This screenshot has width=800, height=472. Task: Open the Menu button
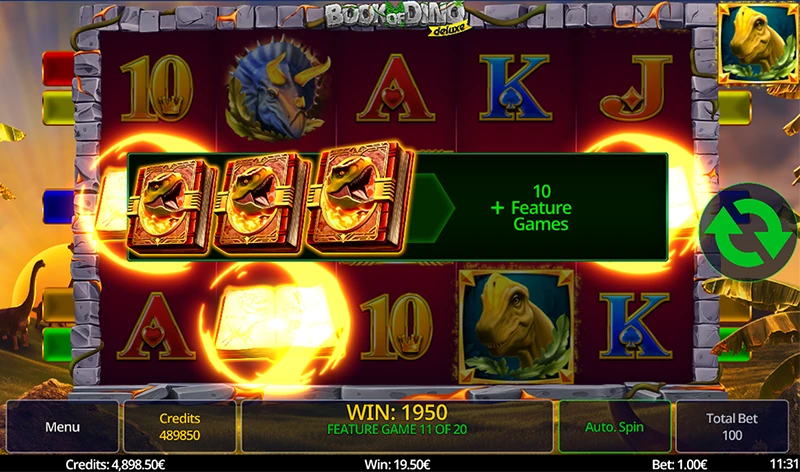[x=61, y=427]
